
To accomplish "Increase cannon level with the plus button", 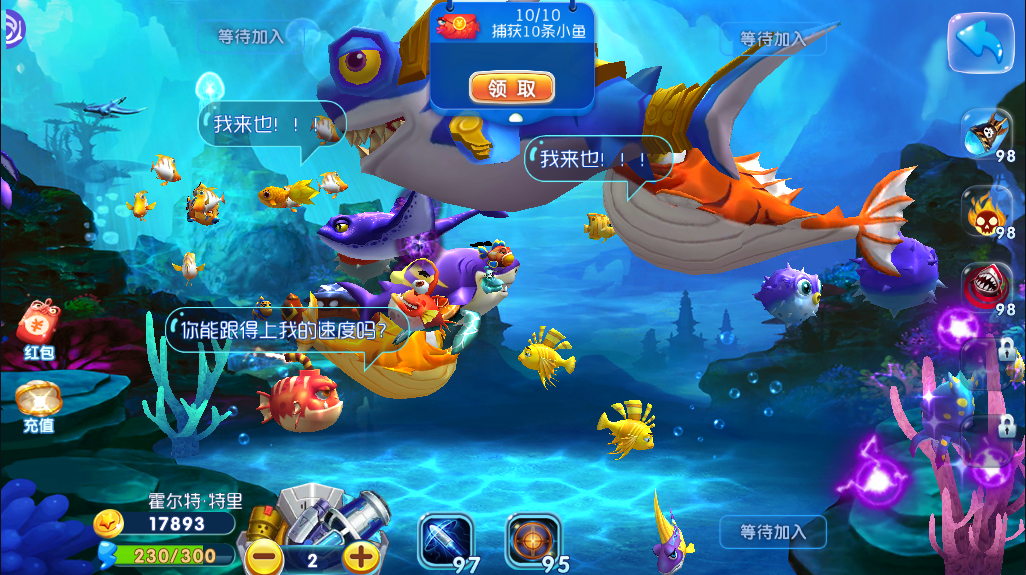I will click(x=361, y=557).
